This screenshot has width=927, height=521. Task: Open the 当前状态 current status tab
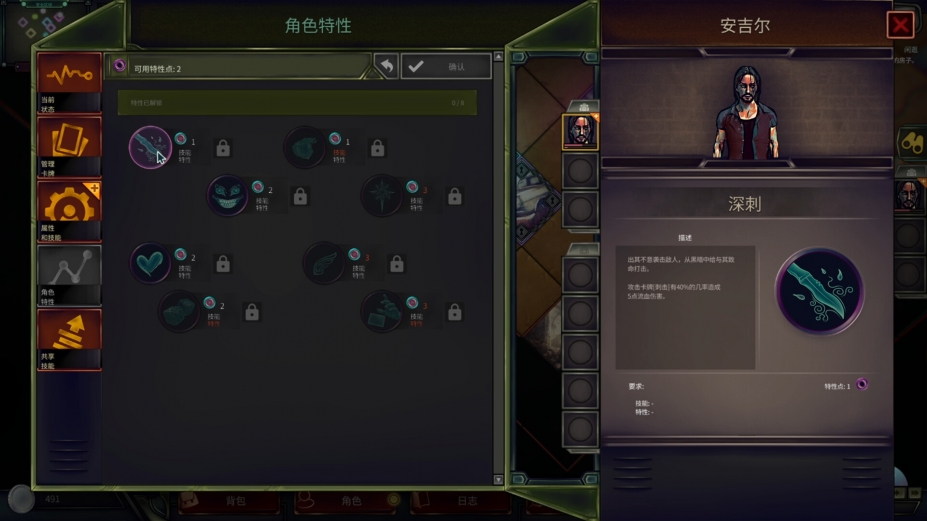(69, 81)
